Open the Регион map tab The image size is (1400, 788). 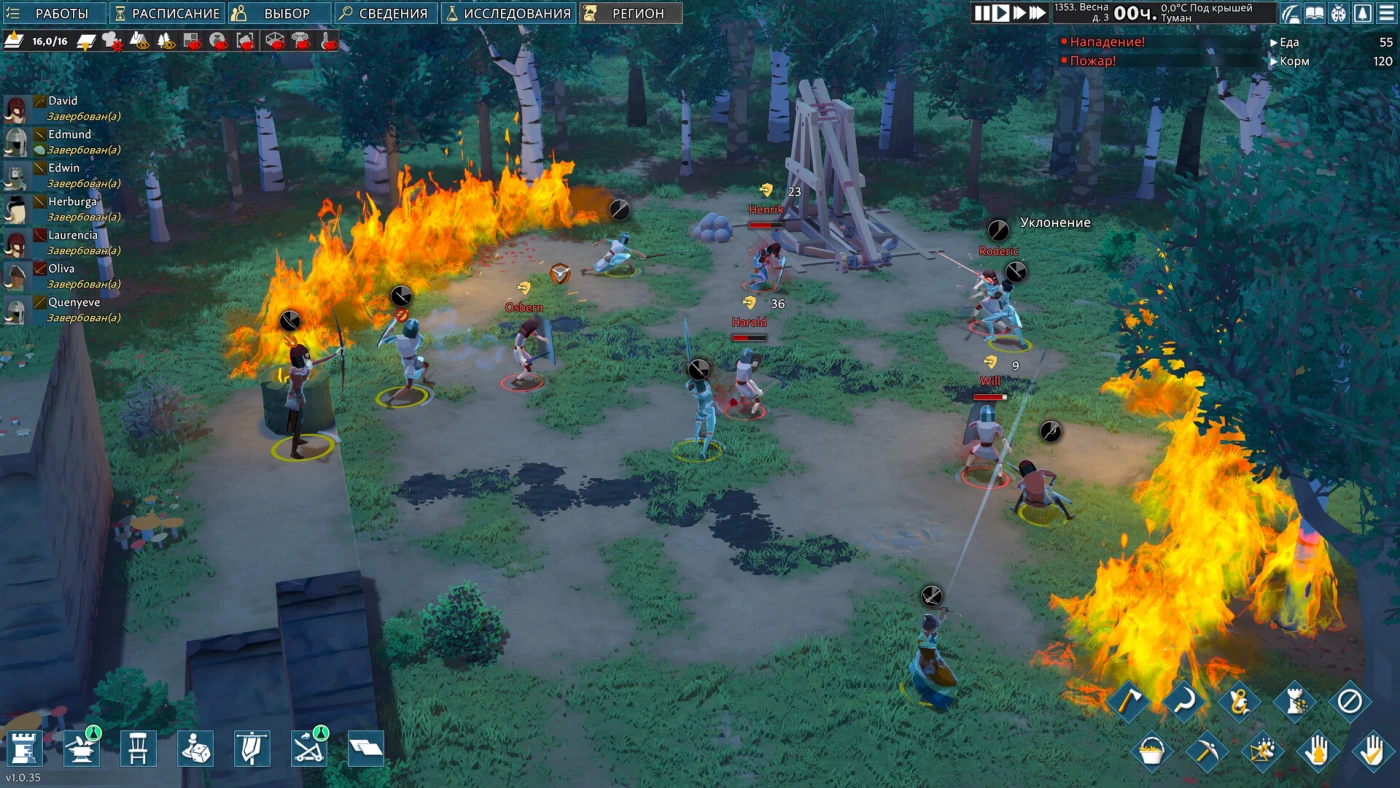(630, 13)
